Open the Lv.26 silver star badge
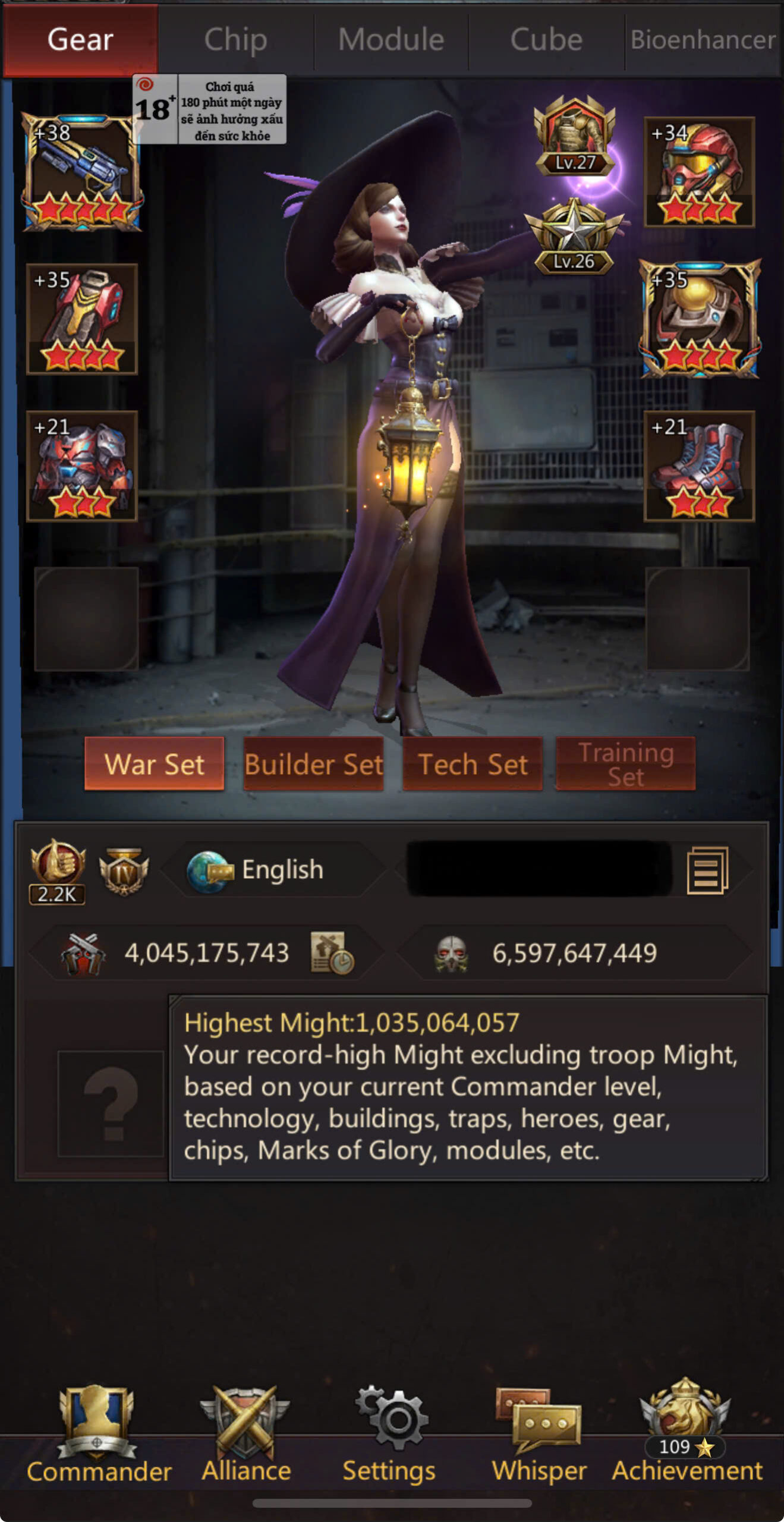Viewport: 784px width, 1522px height. tap(574, 238)
